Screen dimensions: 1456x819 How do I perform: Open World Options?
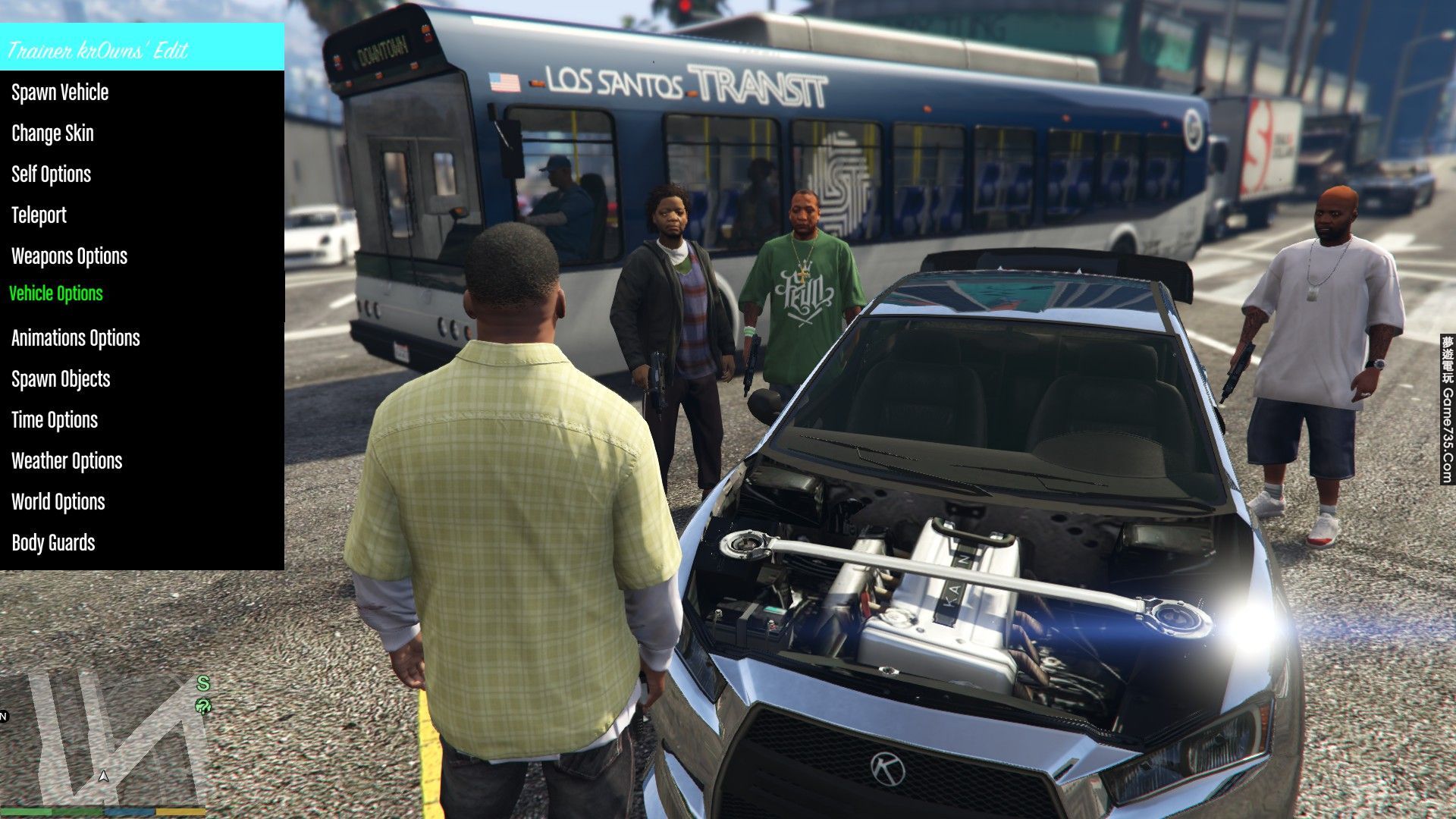(x=58, y=502)
